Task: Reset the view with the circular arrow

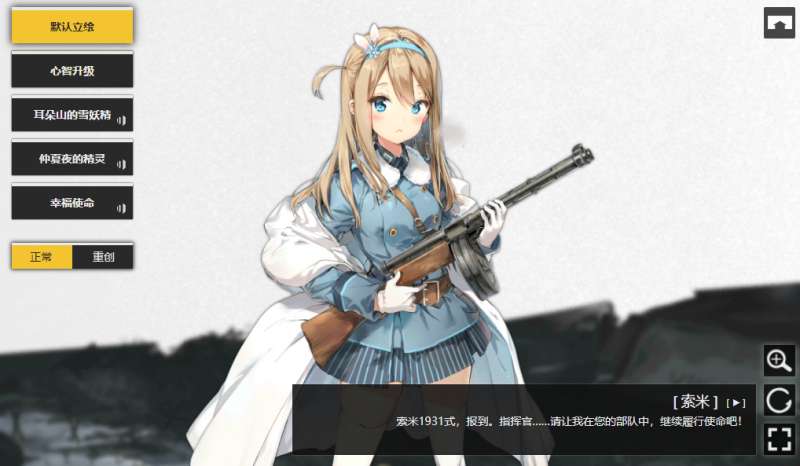Action: click(x=779, y=400)
